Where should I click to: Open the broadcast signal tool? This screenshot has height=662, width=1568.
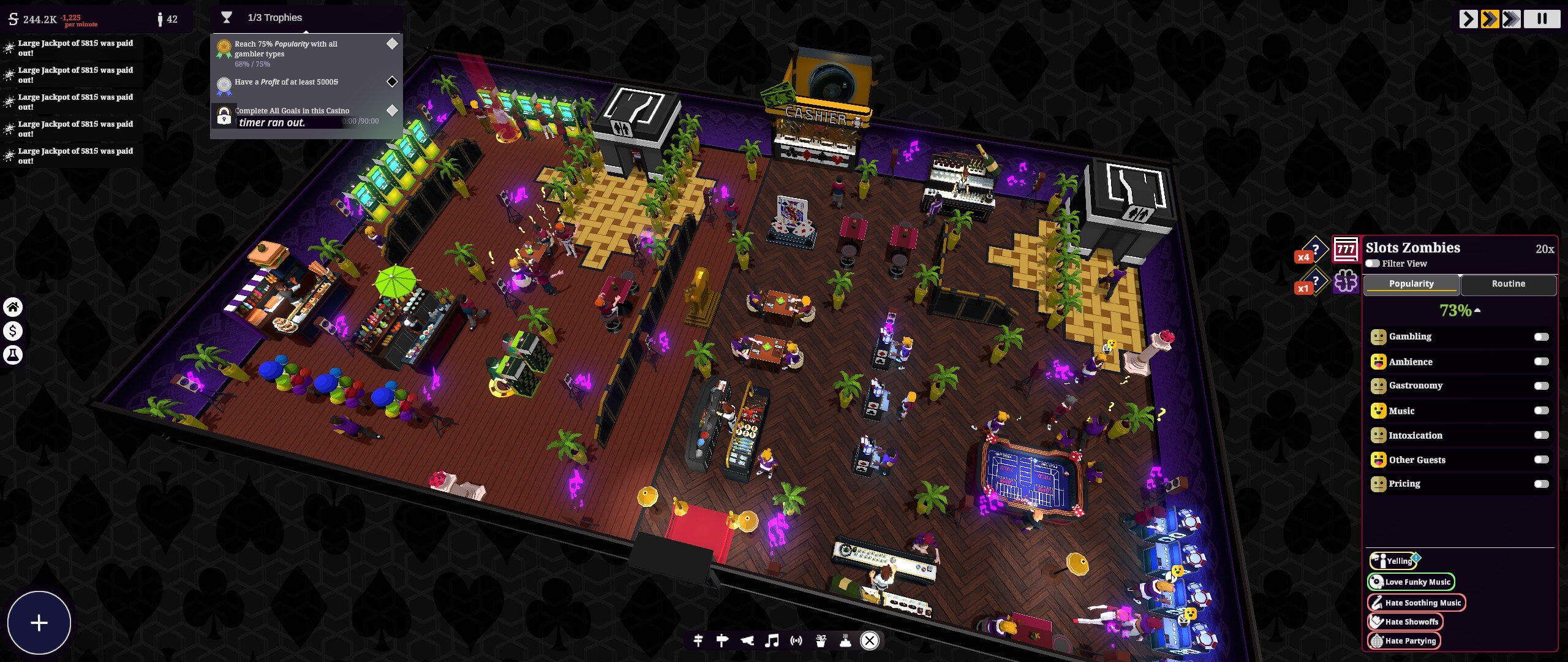[x=796, y=641]
